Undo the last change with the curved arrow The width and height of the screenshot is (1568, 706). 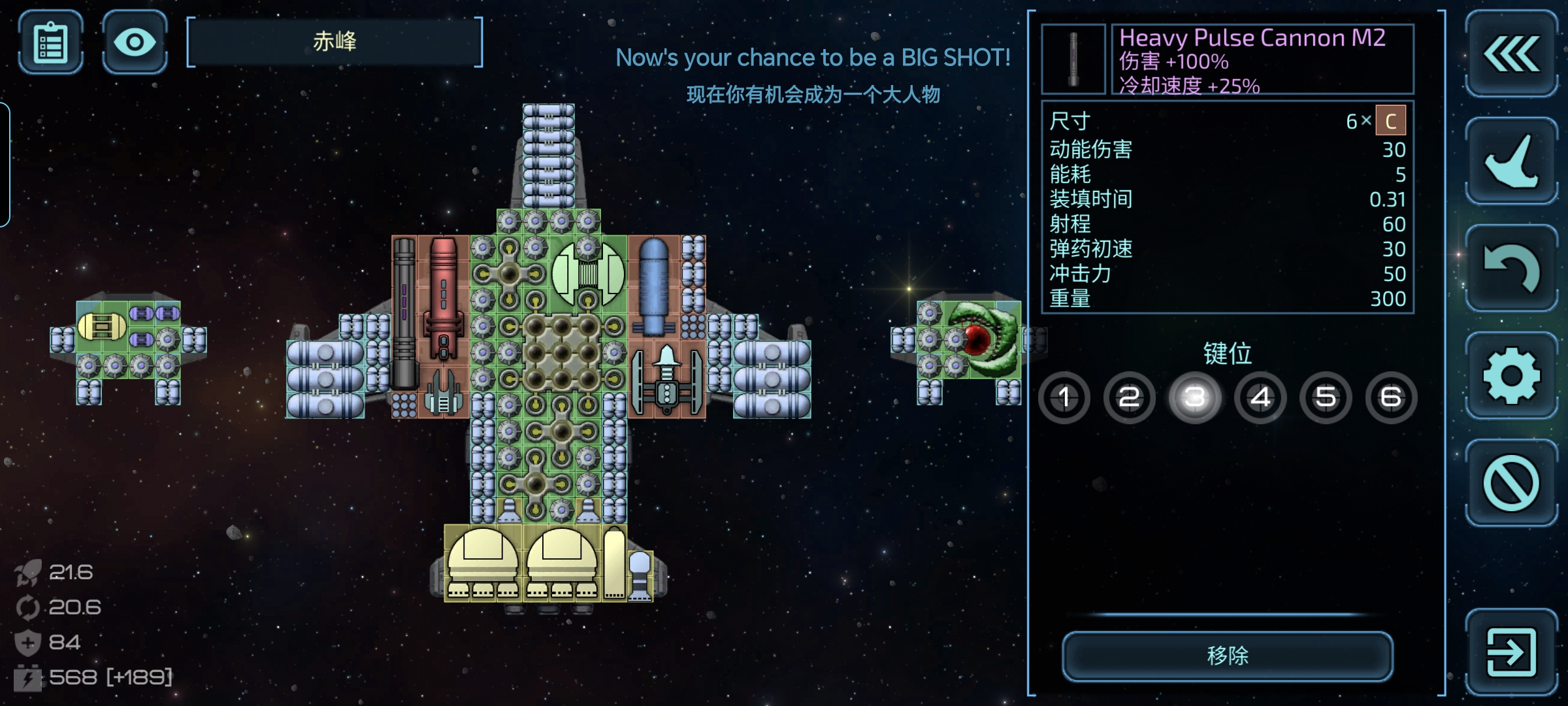click(x=1511, y=269)
